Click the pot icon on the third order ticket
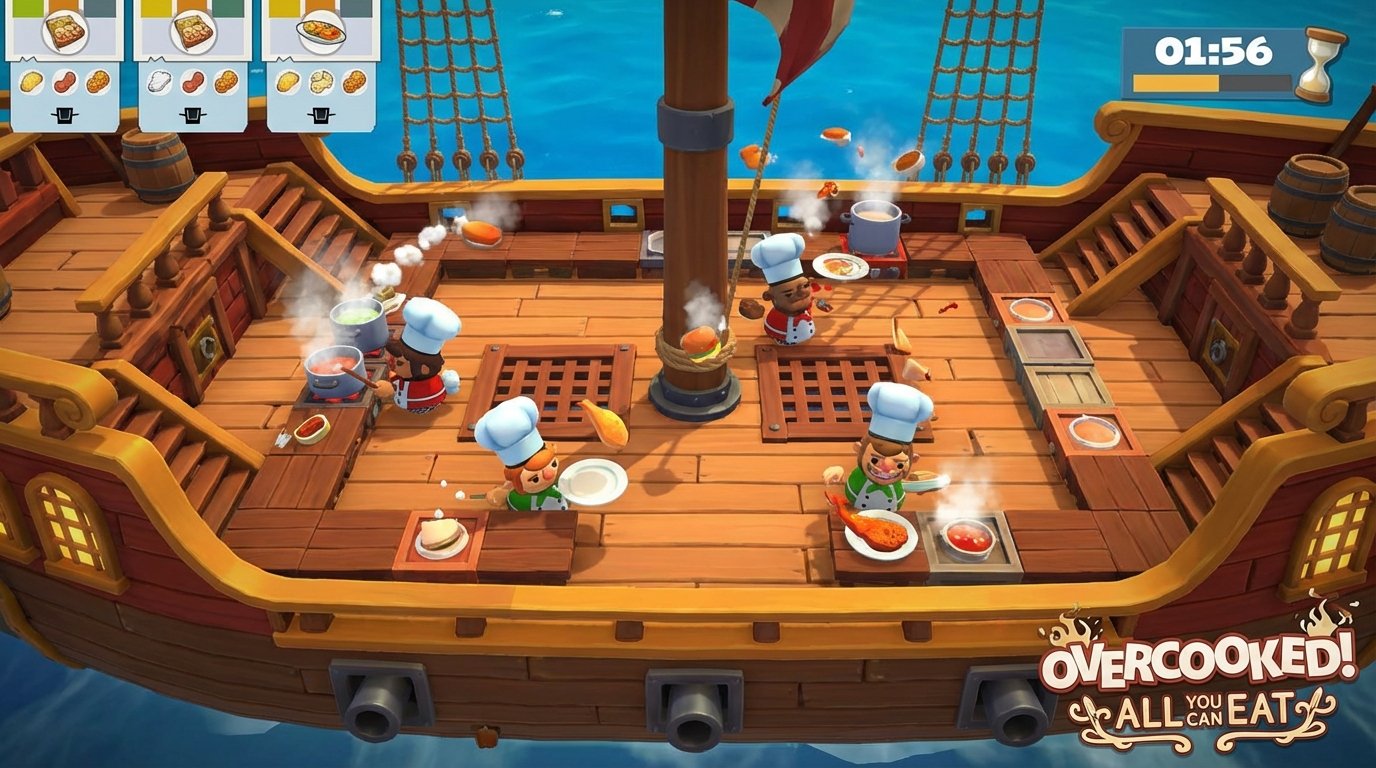 pos(322,112)
